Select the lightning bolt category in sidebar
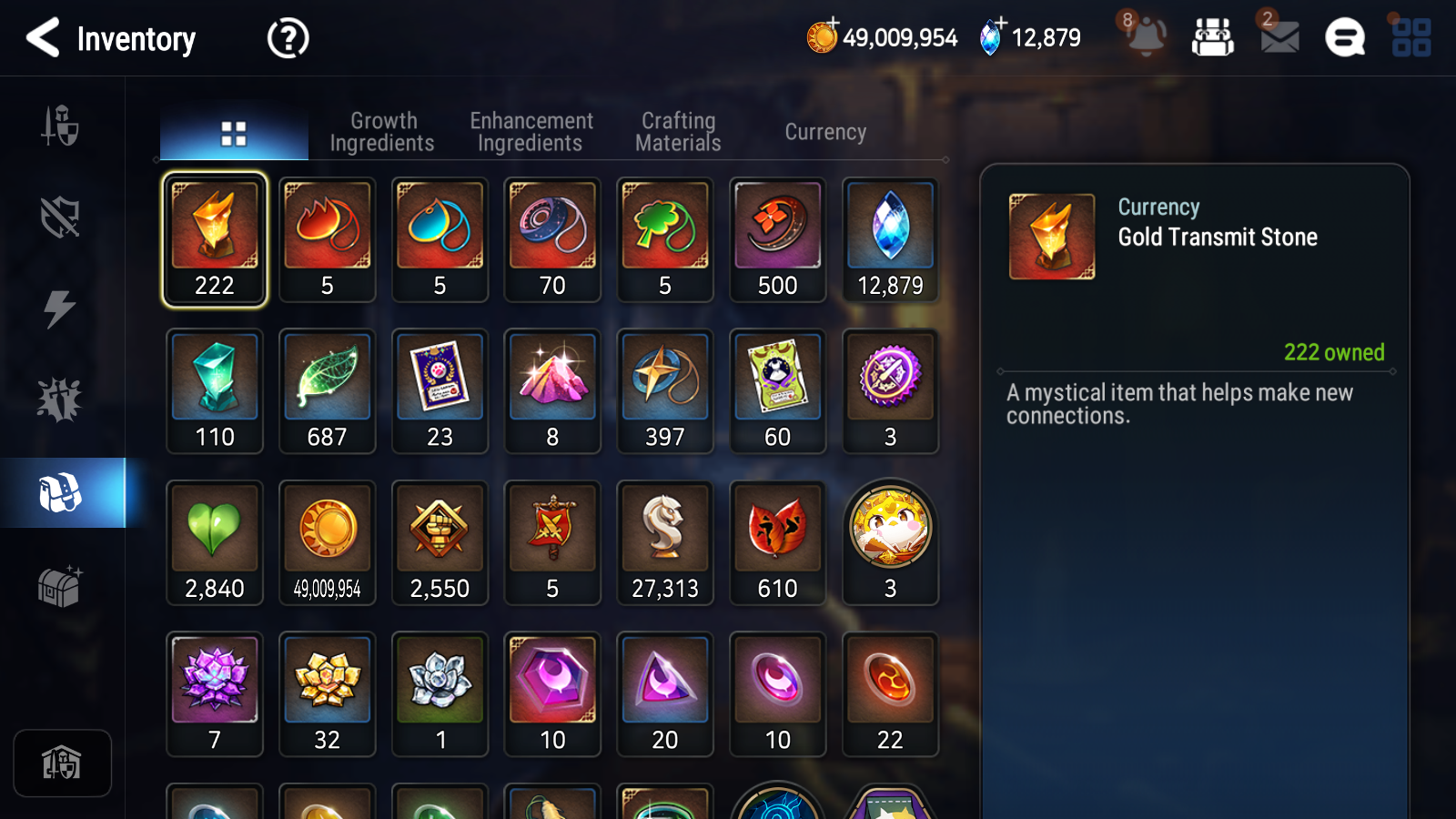This screenshot has height=819, width=1456. [x=59, y=309]
